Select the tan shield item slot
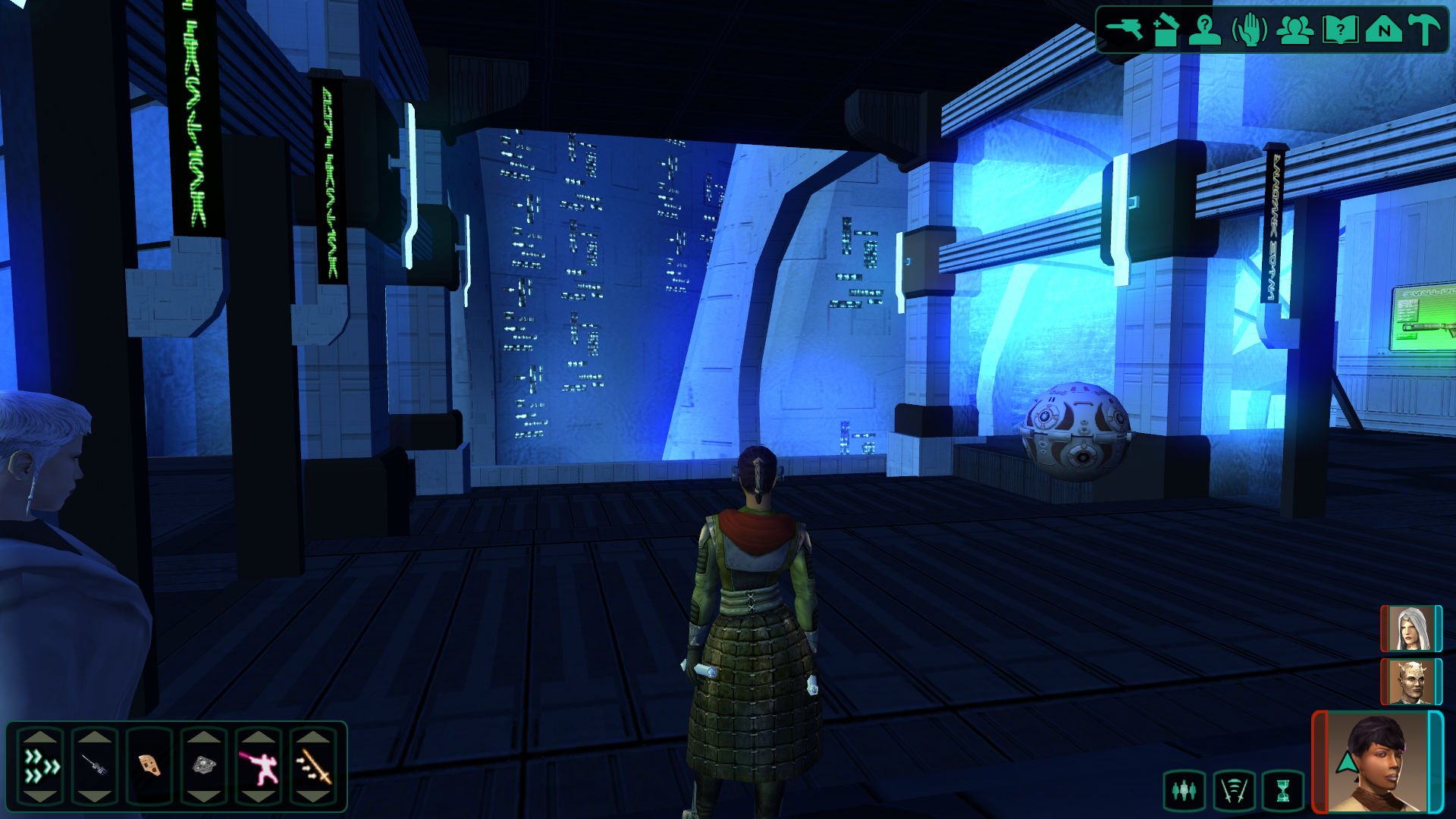 click(x=150, y=766)
